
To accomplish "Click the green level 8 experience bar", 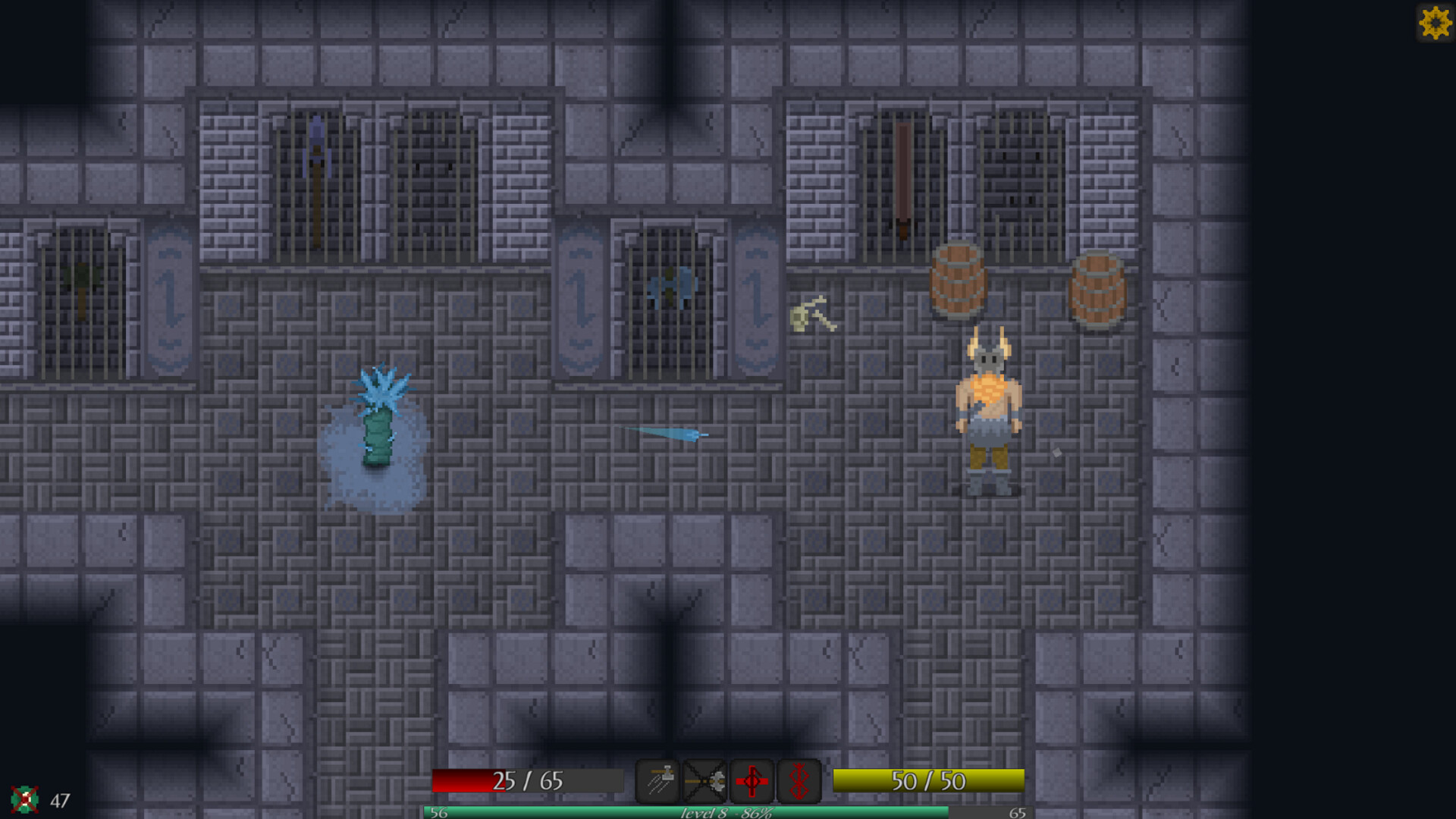I will click(724, 811).
